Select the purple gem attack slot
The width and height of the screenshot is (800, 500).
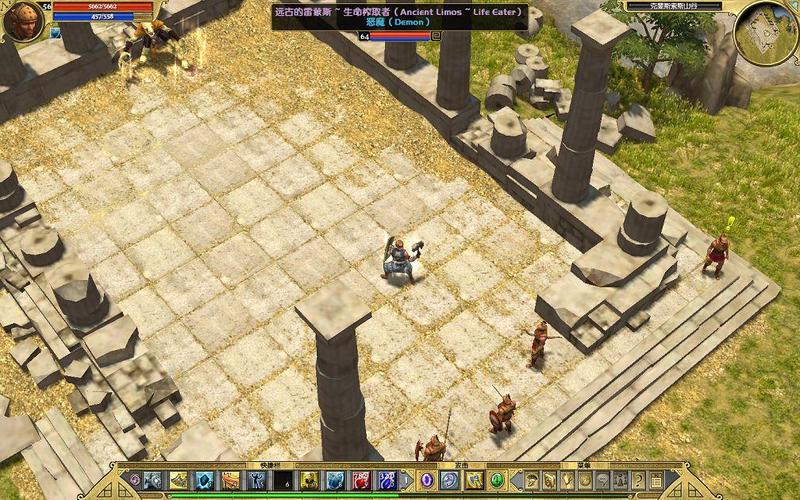pyautogui.click(x=425, y=480)
